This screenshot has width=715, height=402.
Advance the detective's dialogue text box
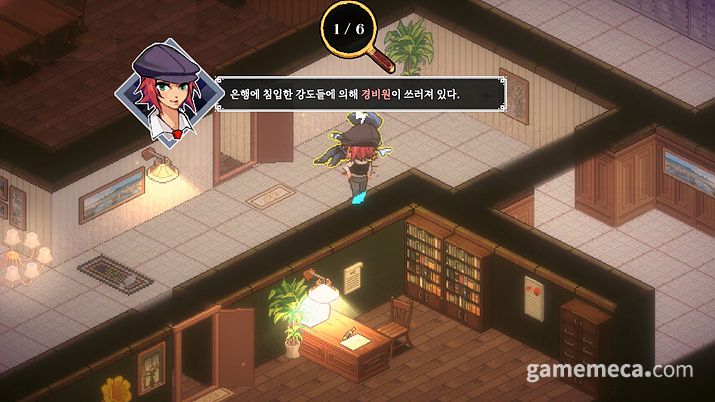coord(358,94)
